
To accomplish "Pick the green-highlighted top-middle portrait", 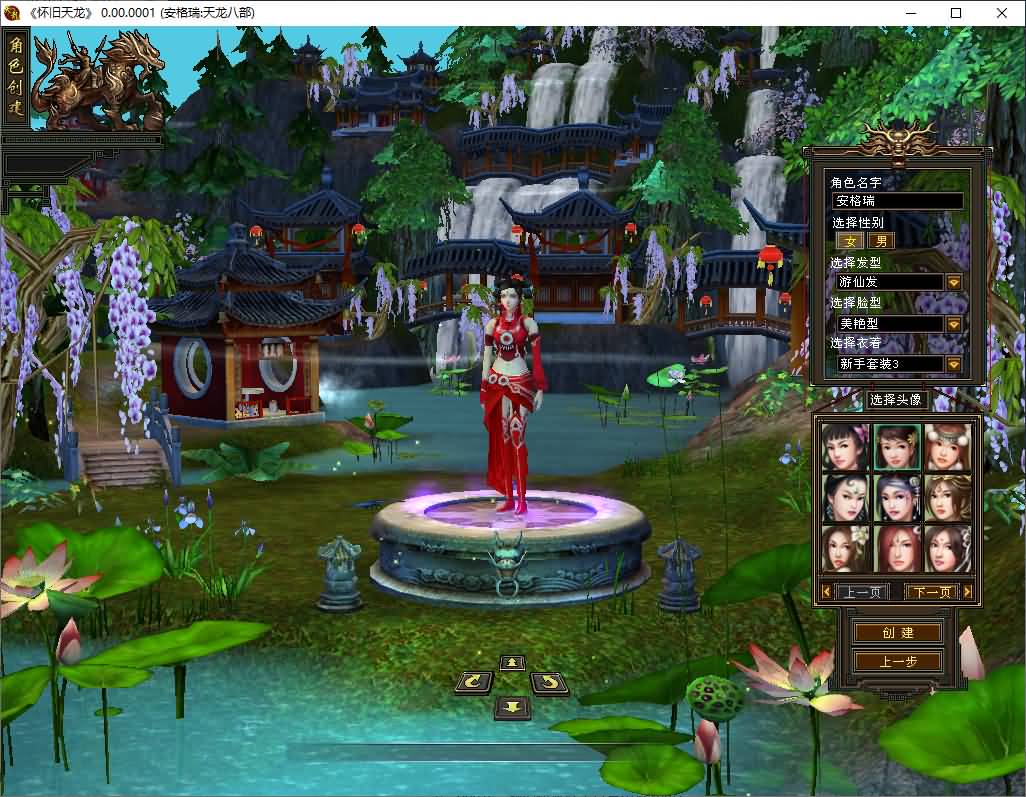I will tap(897, 447).
